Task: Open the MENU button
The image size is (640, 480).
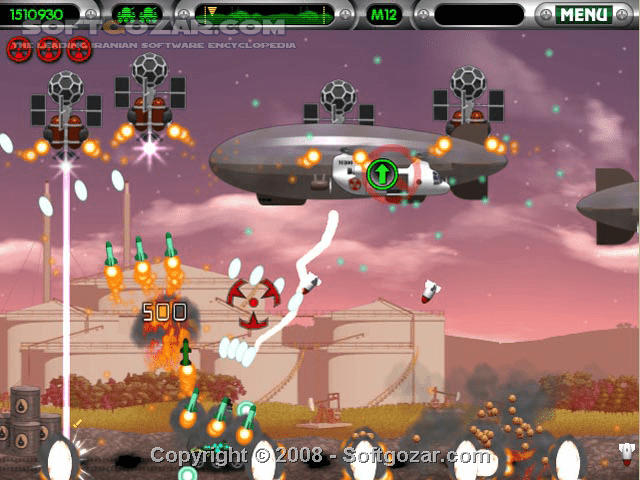Action: click(583, 14)
